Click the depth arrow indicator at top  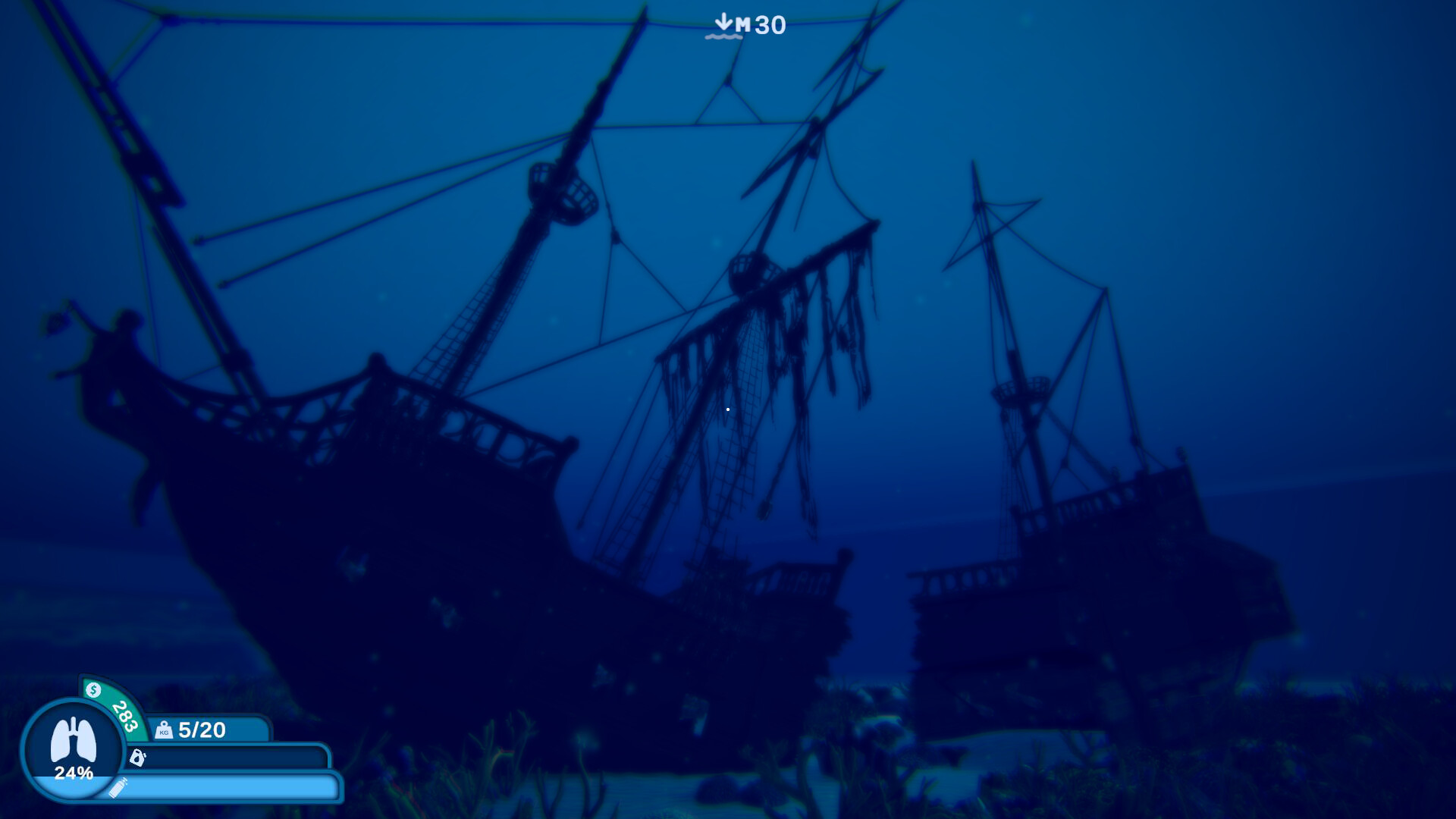click(x=723, y=21)
